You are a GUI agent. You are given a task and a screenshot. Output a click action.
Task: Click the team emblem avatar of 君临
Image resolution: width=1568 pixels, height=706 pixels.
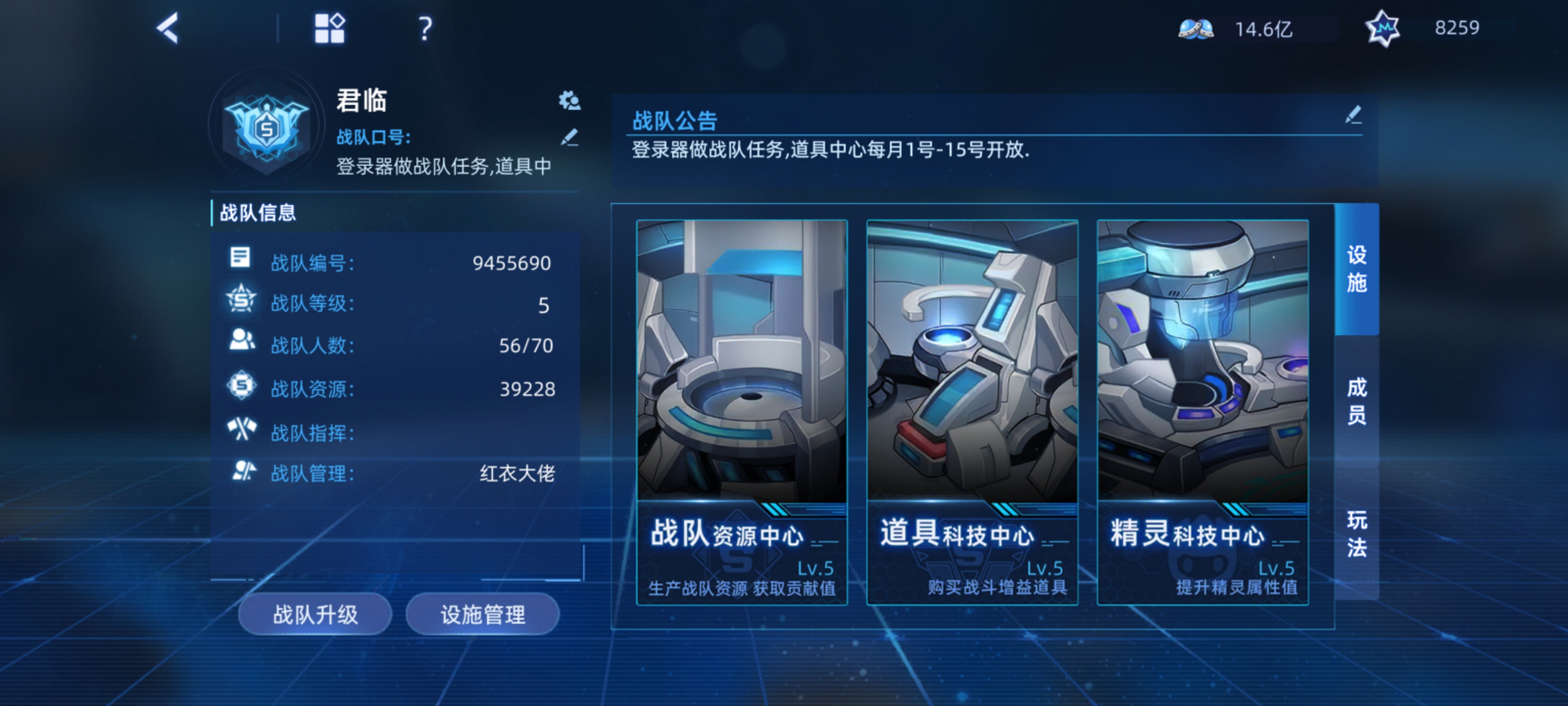point(268,128)
